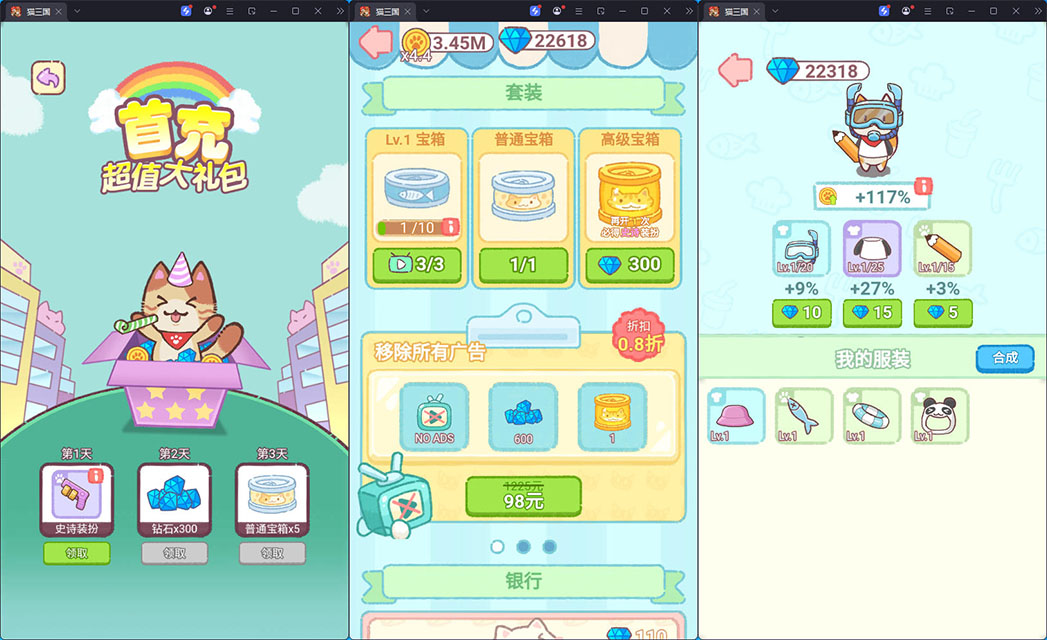This screenshot has height=640, width=1047.
Task: Open the 合成 merge function
Action: tap(1004, 358)
